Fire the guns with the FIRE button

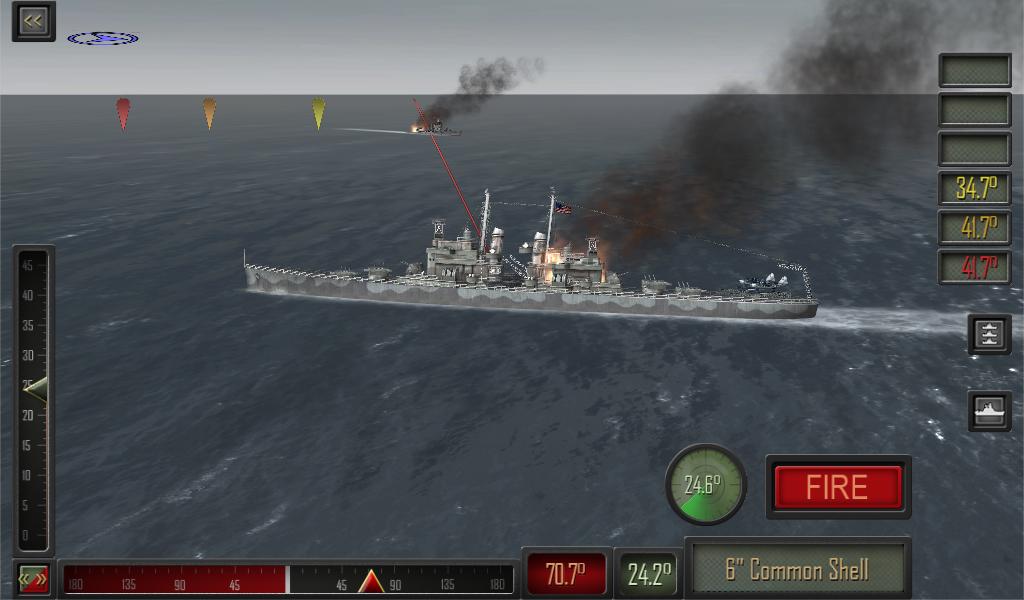point(838,488)
